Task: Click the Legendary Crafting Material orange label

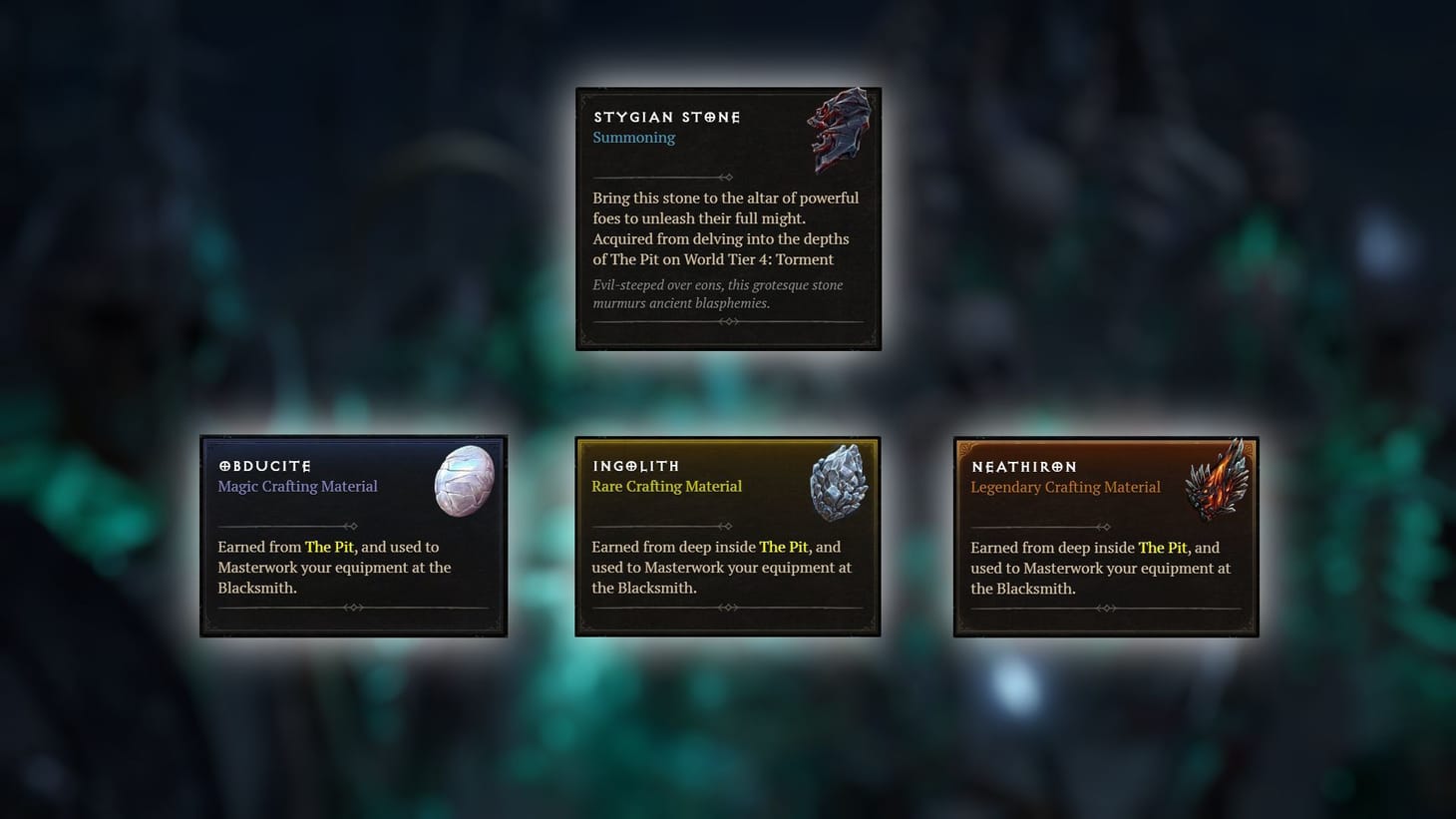Action: [x=1065, y=487]
